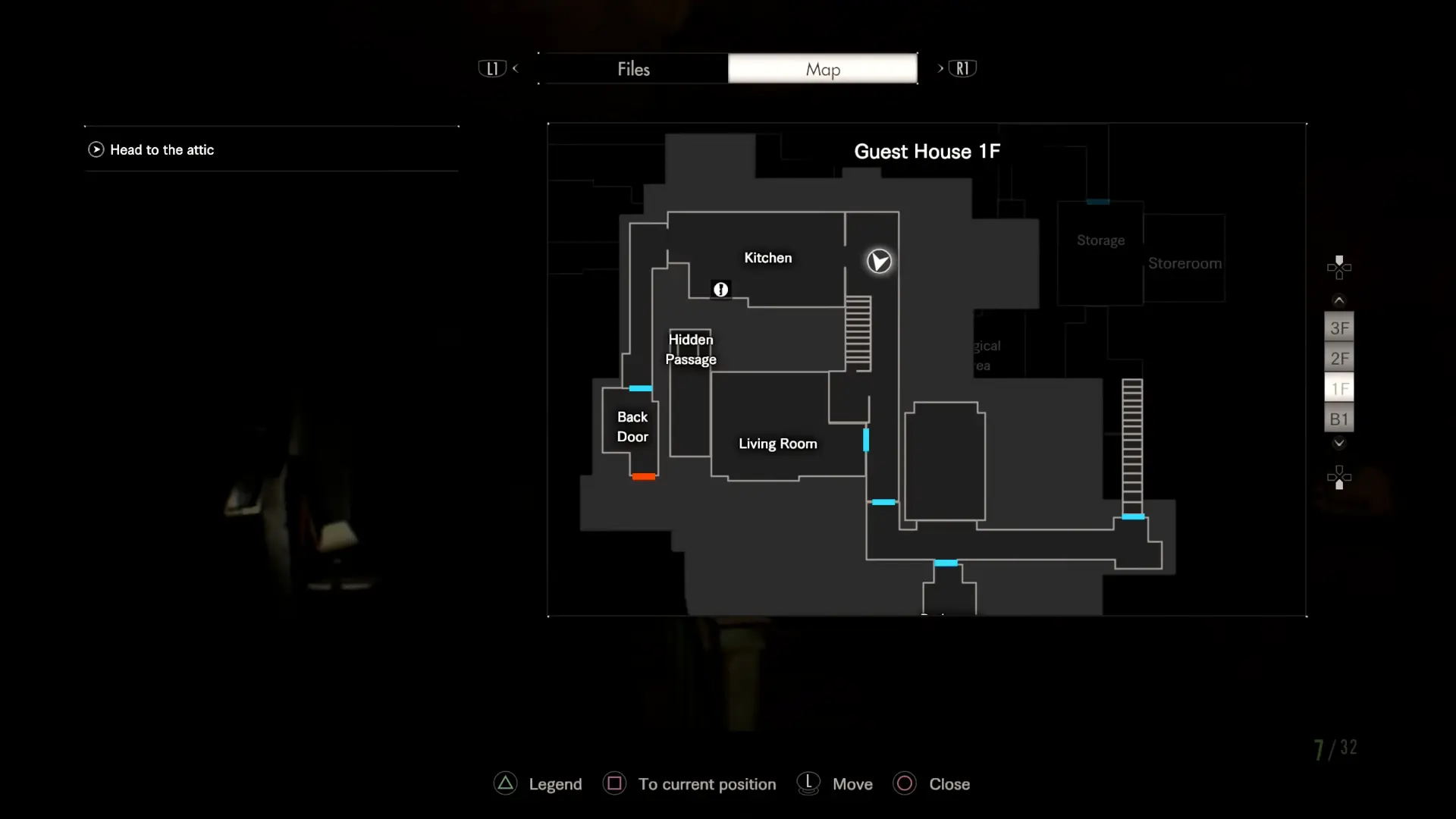1456x819 pixels.
Task: Click the L1 shoulder button icon
Action: (491, 68)
